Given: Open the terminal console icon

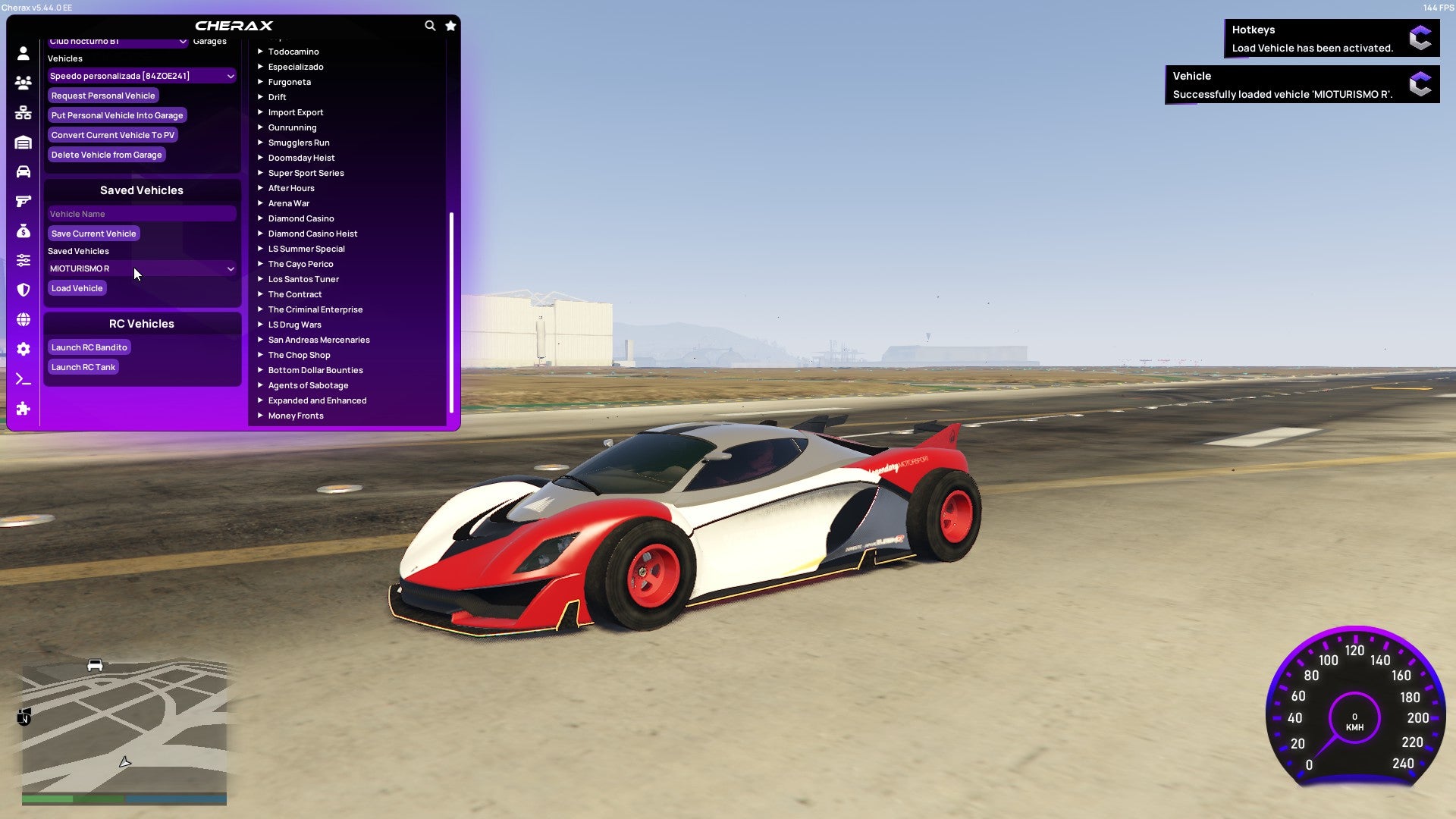Looking at the screenshot, I should 23,378.
